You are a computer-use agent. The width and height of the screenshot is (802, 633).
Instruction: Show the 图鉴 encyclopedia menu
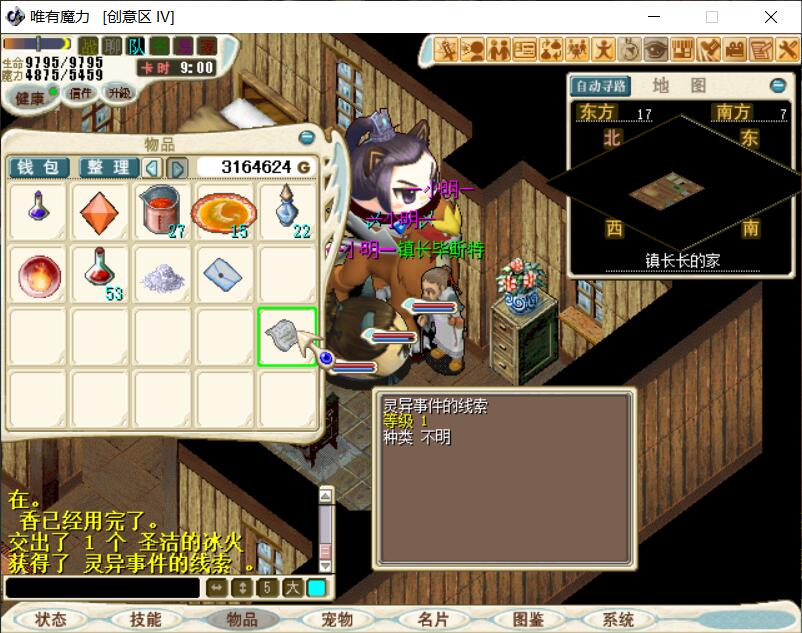point(527,620)
